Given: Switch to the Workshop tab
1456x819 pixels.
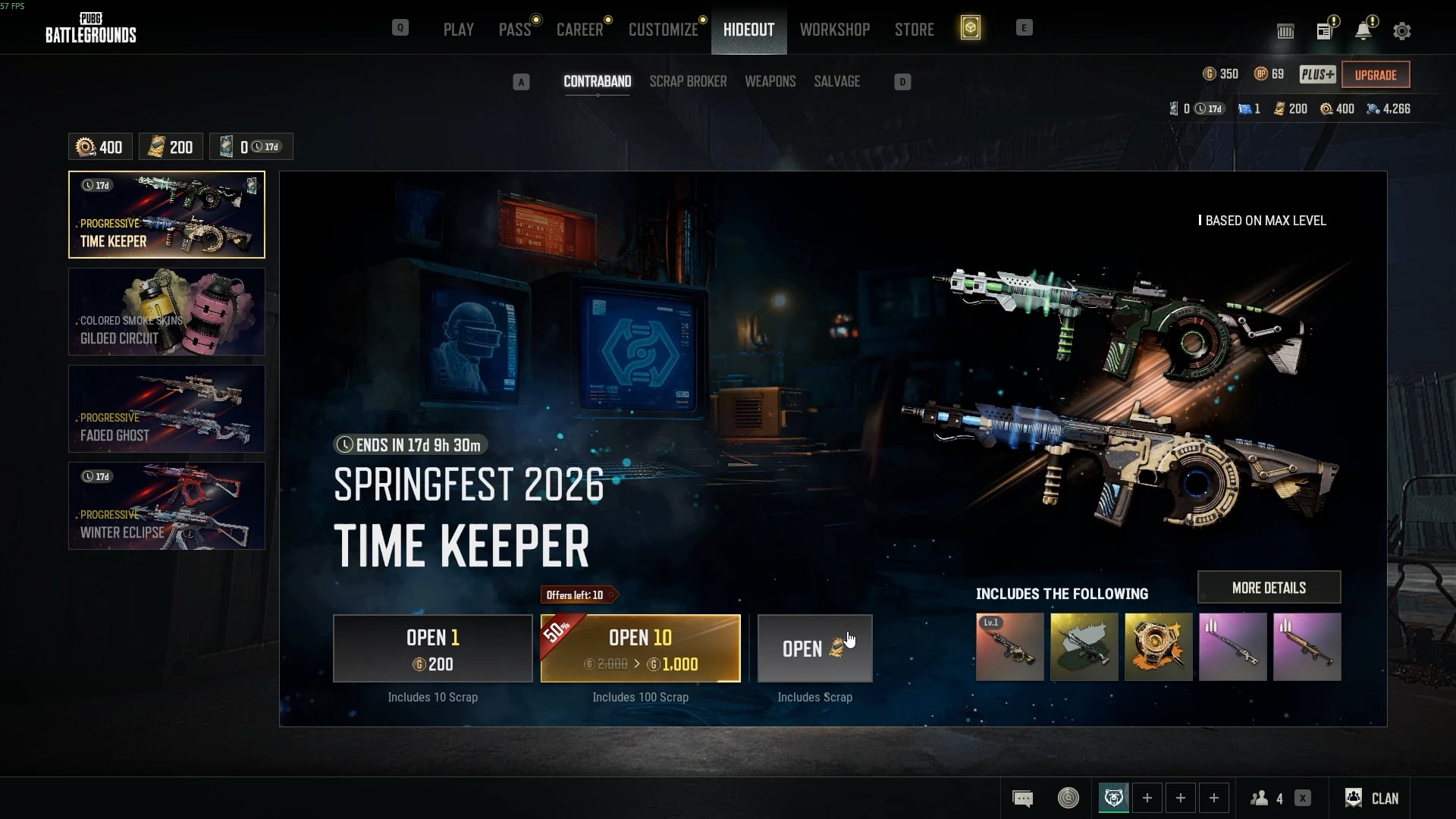Looking at the screenshot, I should (x=834, y=30).
